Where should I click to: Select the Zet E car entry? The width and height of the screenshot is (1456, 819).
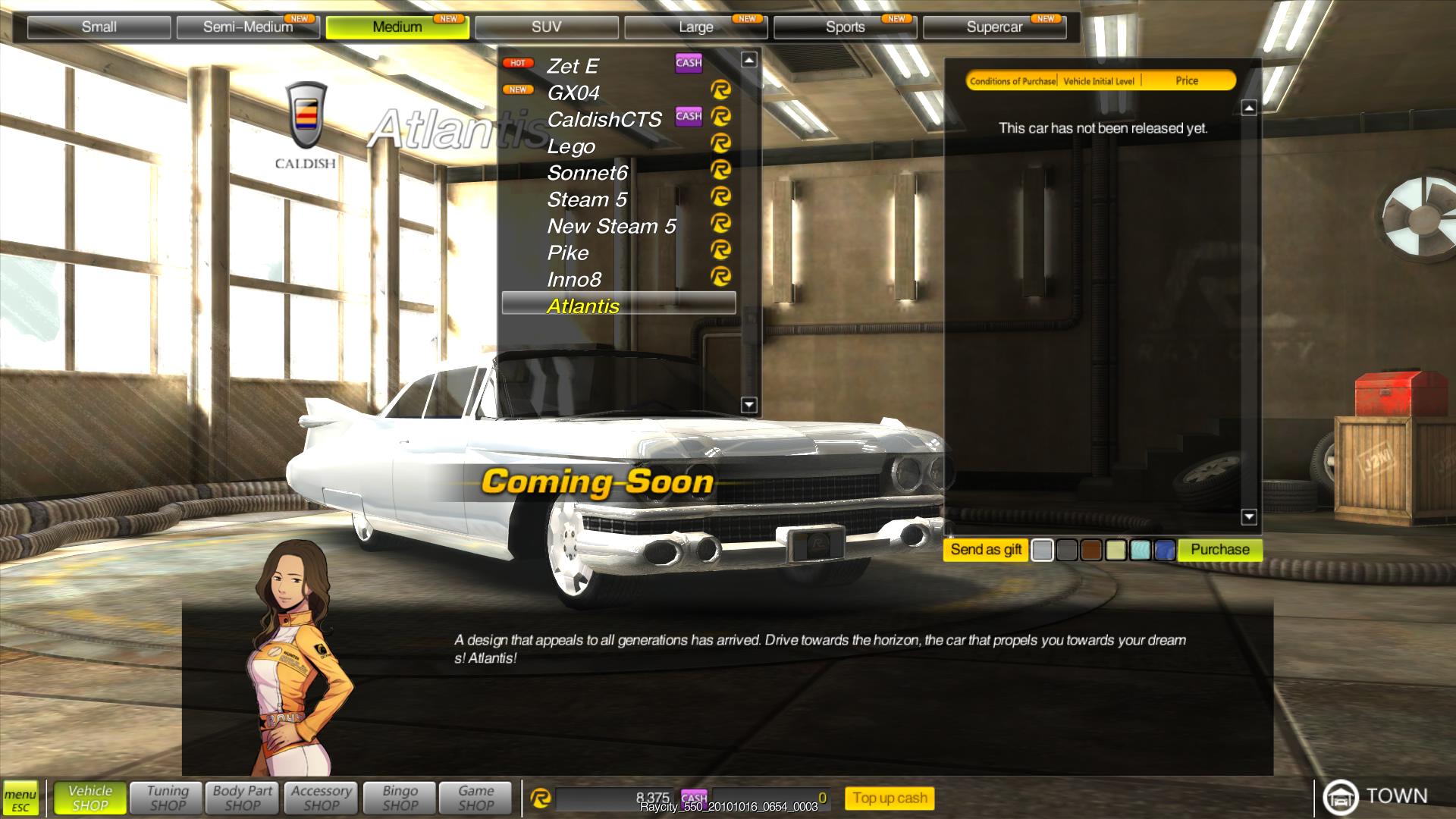point(573,66)
